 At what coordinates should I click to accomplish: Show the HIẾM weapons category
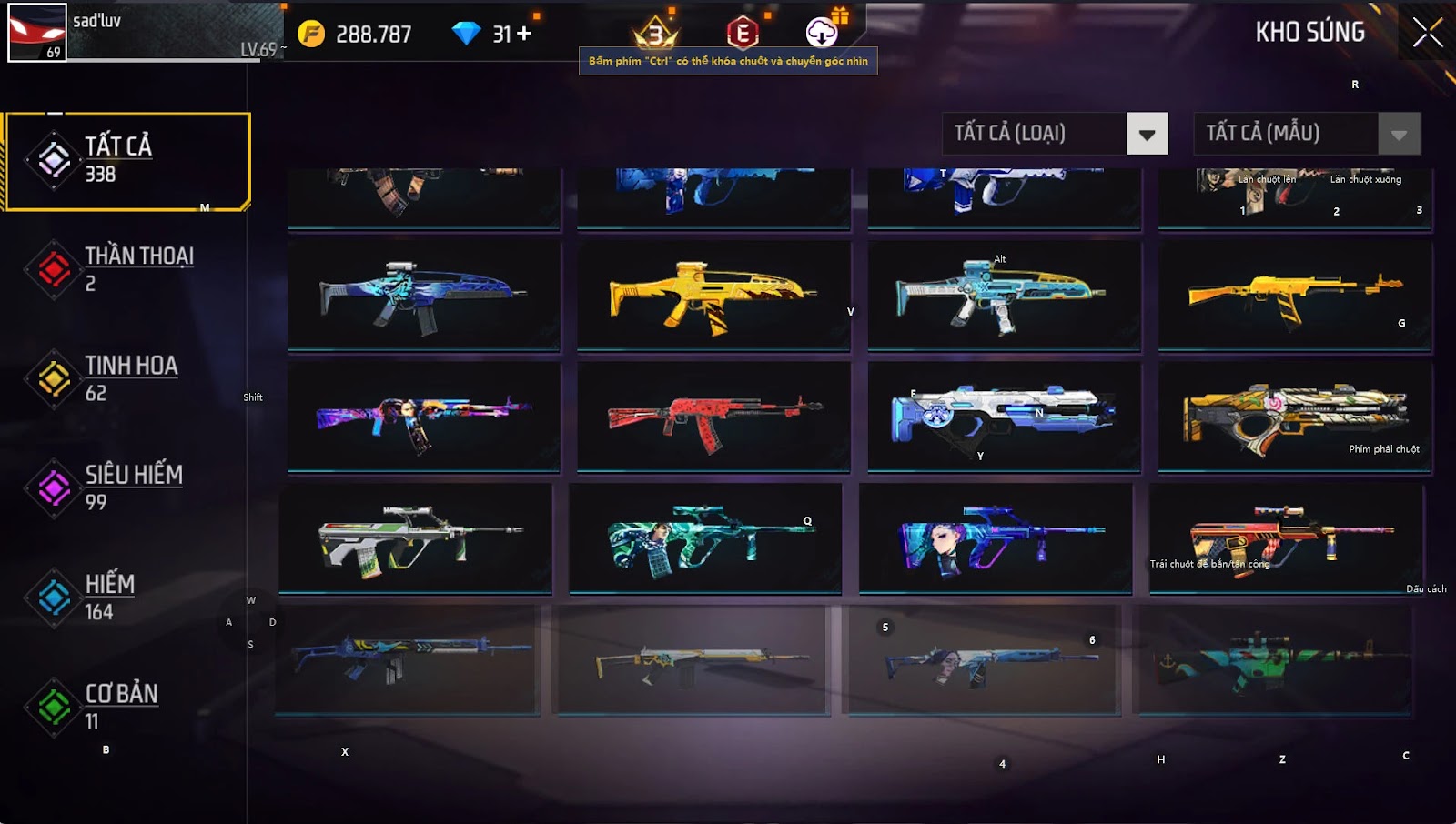click(x=109, y=597)
